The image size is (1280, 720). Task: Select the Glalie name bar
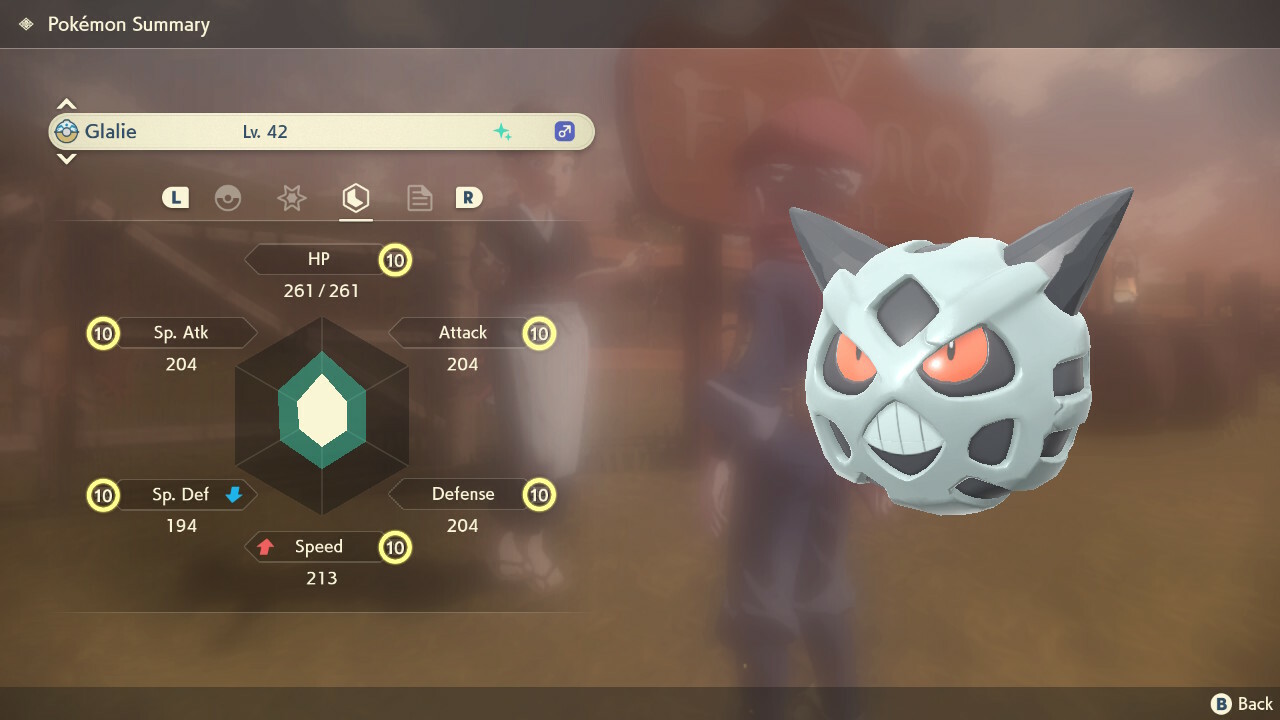pos(320,132)
